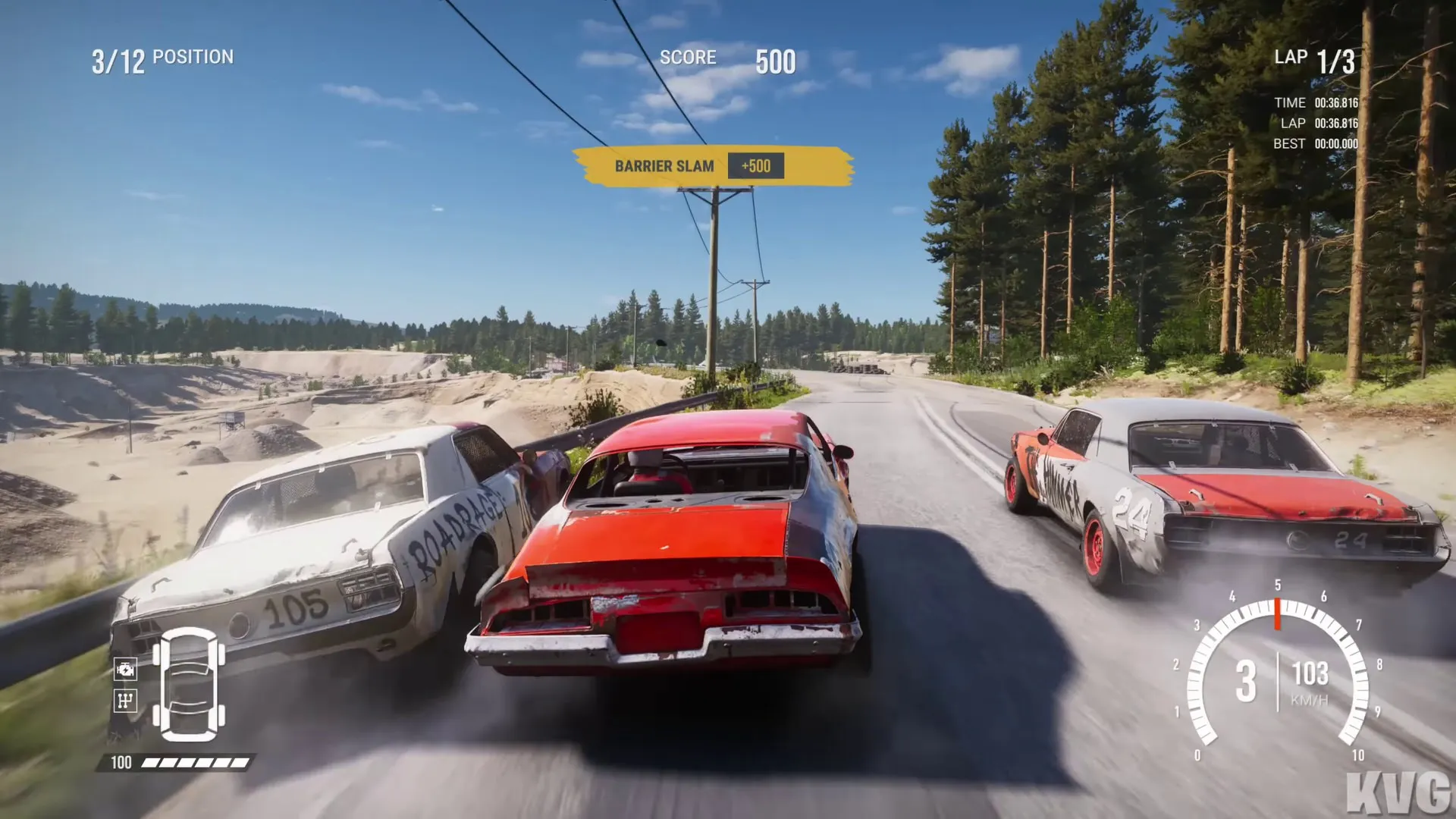1456x819 pixels.
Task: Click the Barrier Slam bonus banner
Action: point(711,166)
